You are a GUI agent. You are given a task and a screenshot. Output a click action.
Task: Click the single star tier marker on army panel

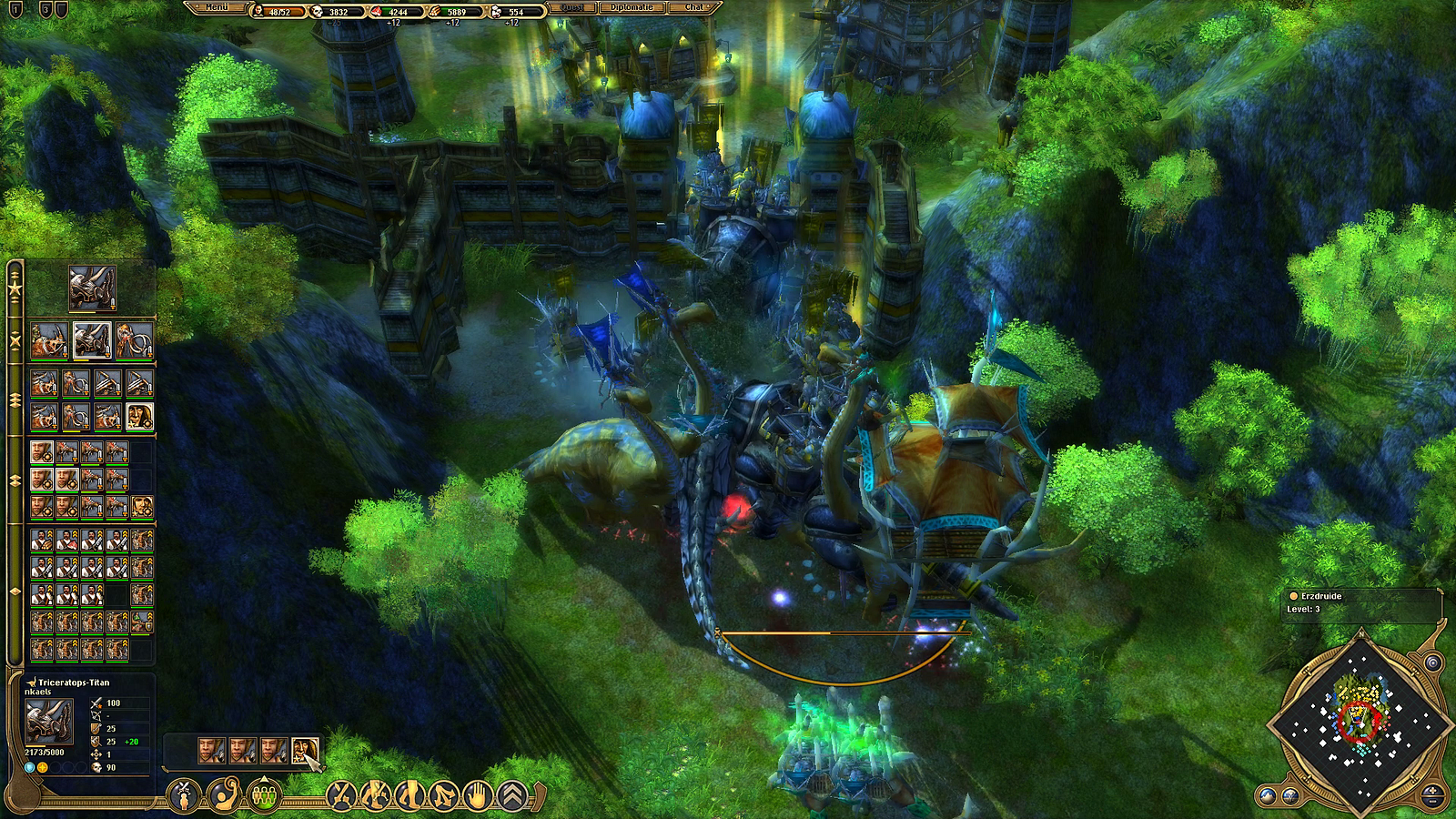(x=15, y=289)
